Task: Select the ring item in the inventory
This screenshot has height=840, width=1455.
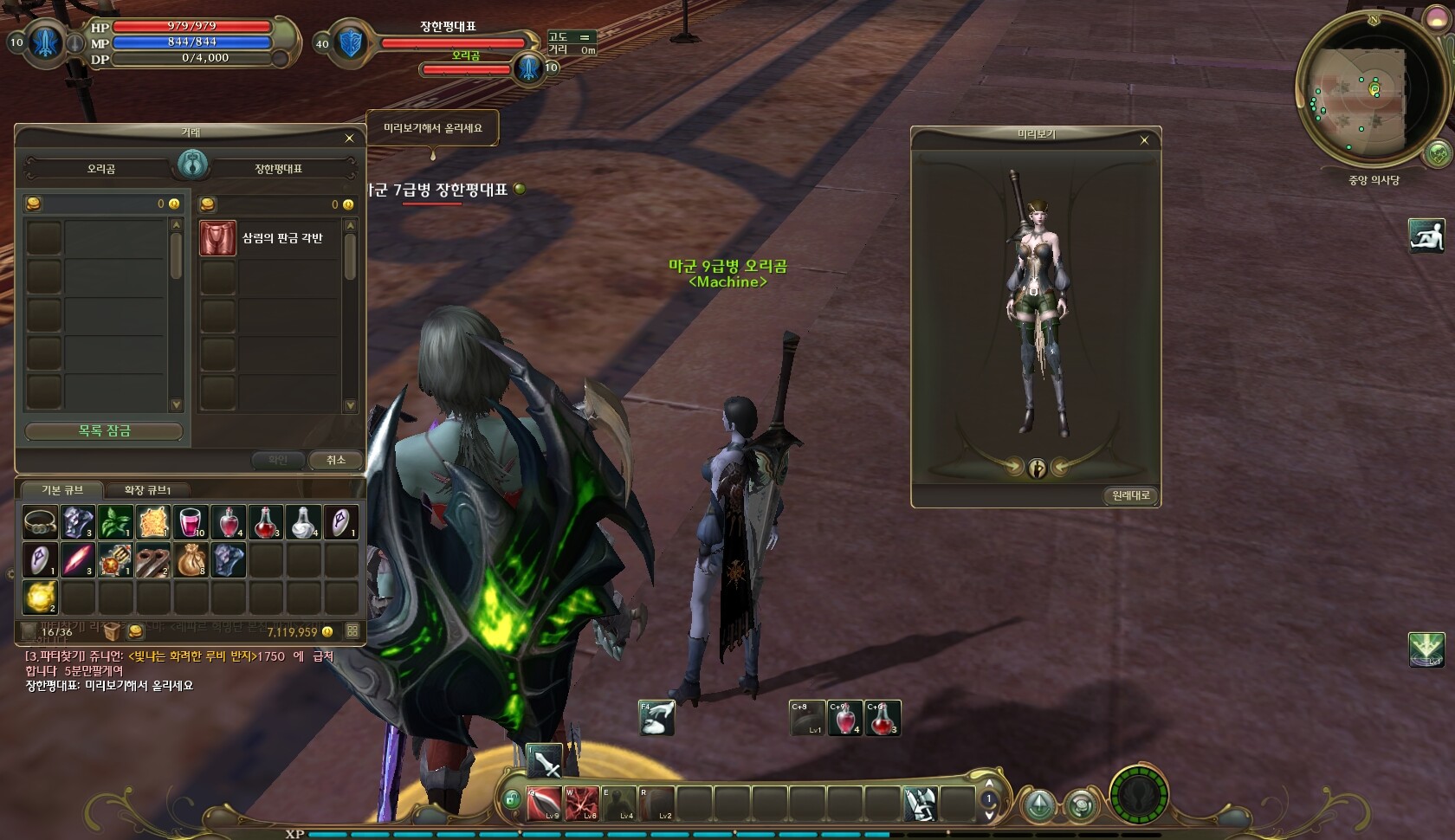Action: click(40, 522)
